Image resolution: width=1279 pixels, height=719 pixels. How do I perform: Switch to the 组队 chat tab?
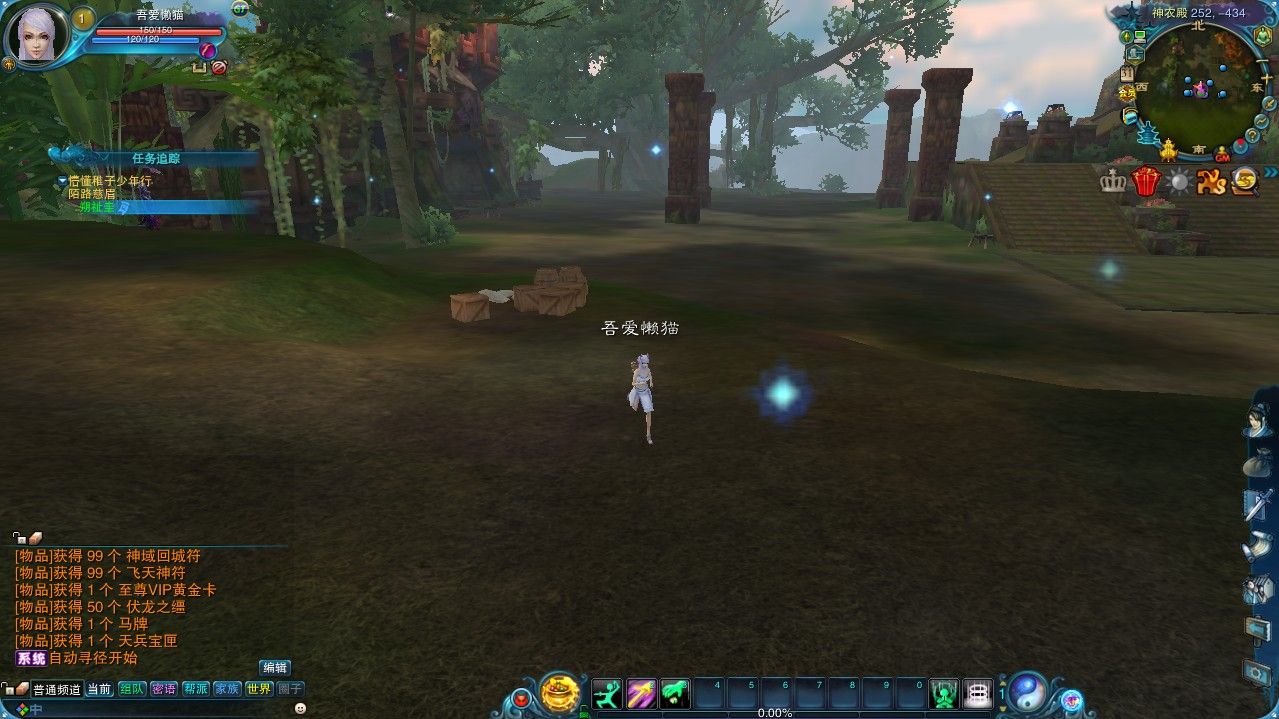132,689
